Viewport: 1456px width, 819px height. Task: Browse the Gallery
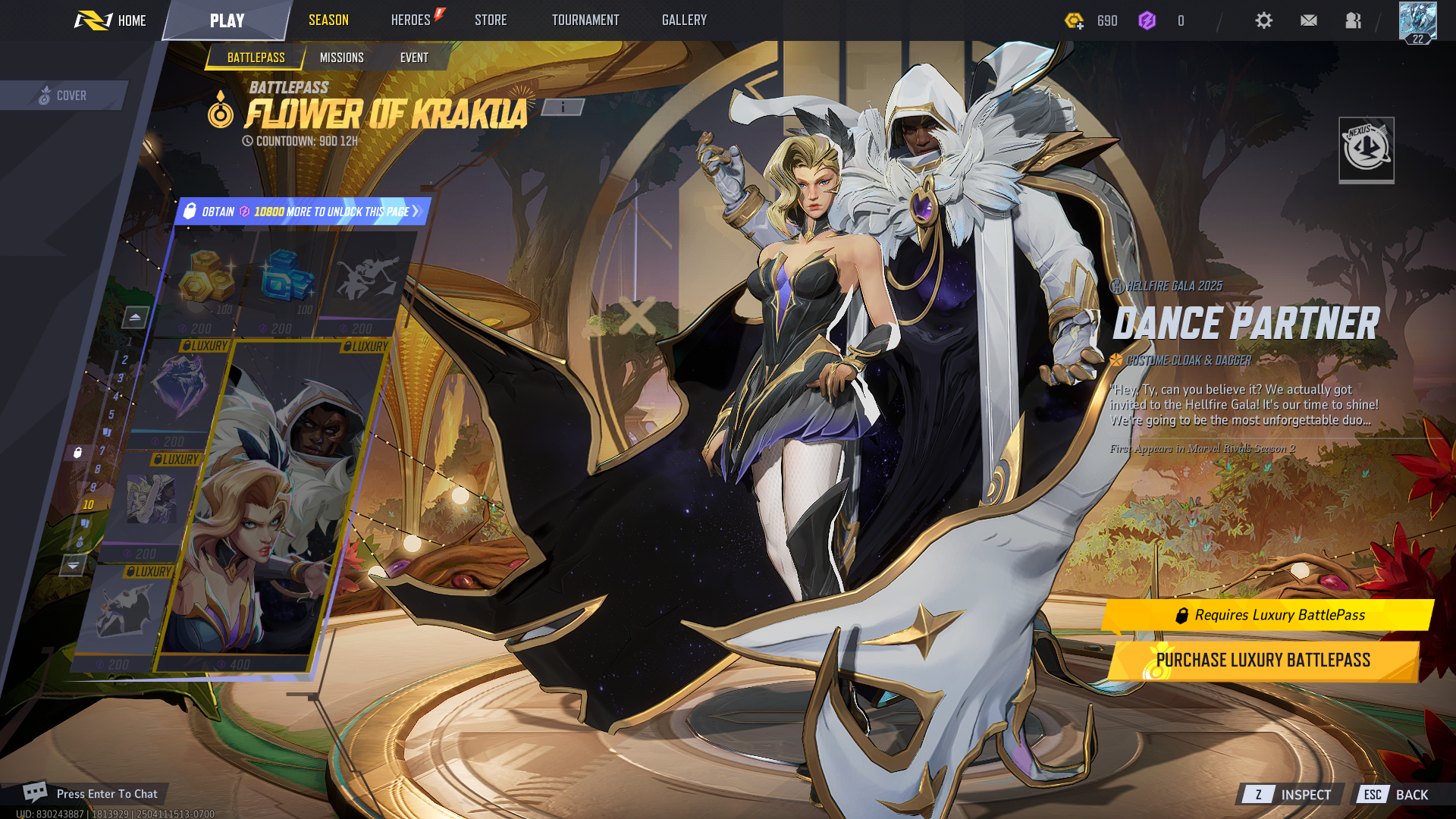coord(684,20)
